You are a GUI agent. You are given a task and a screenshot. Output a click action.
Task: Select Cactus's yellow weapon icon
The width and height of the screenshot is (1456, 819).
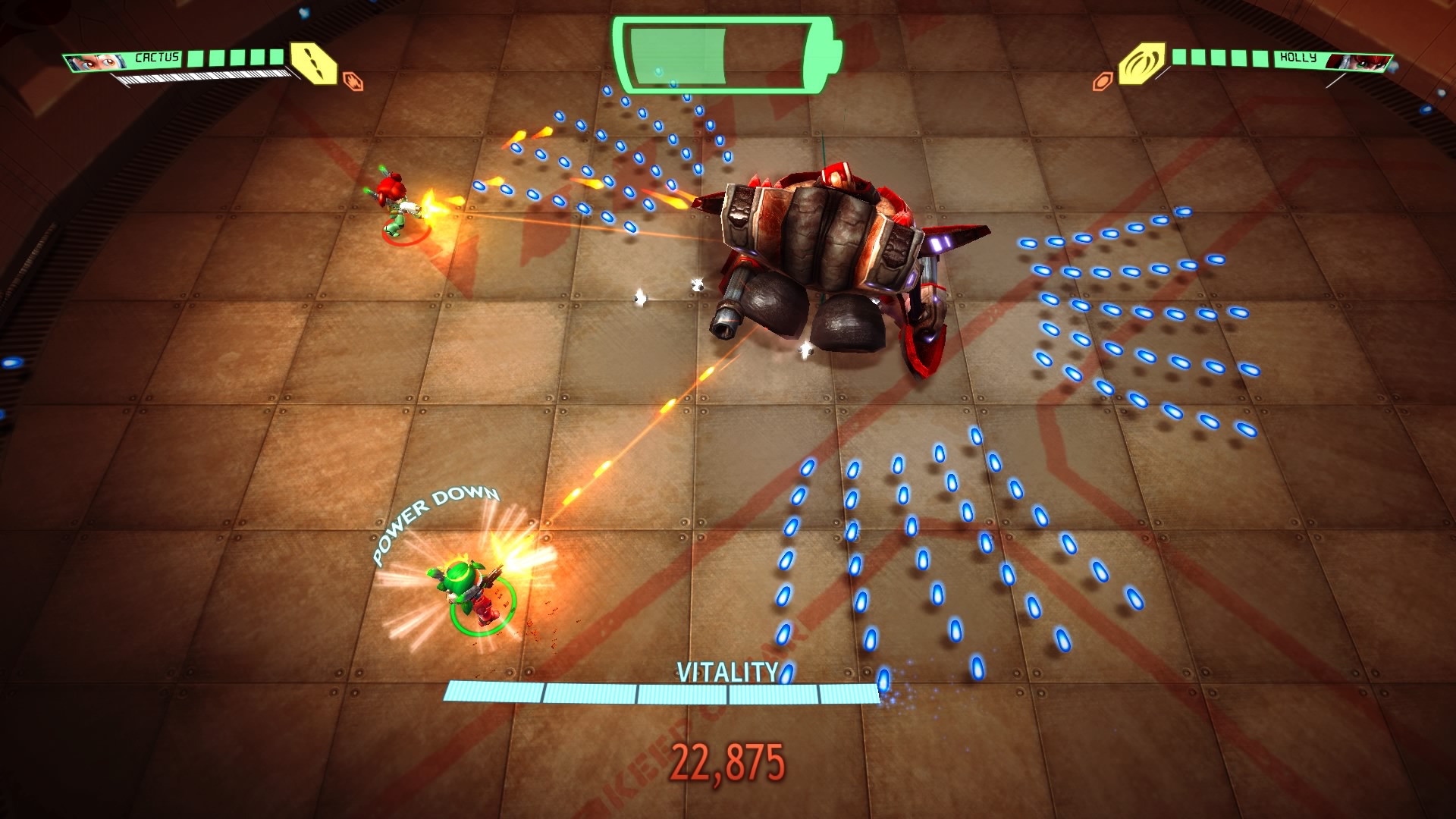[312, 64]
